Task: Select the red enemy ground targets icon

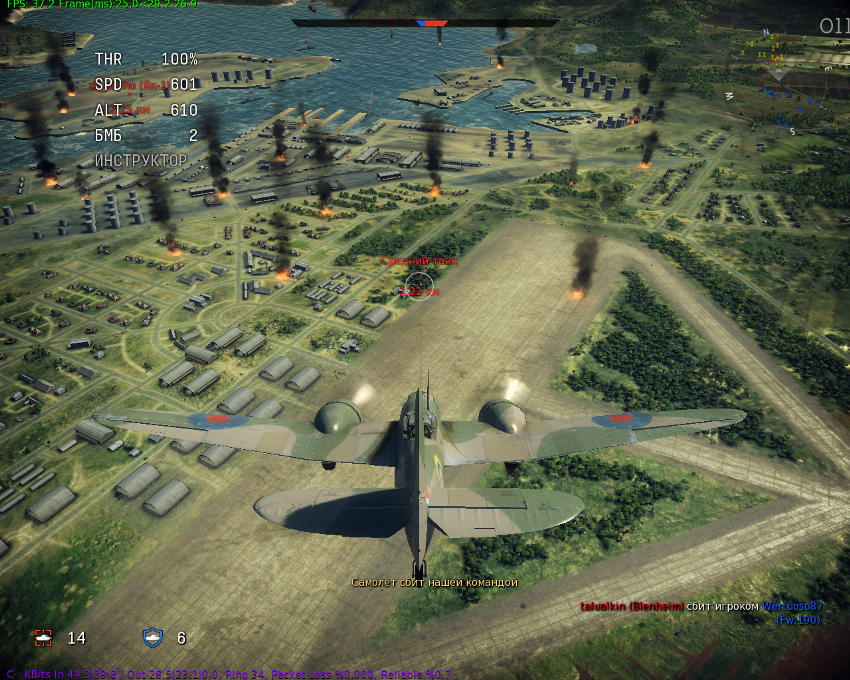Action: (x=42, y=637)
